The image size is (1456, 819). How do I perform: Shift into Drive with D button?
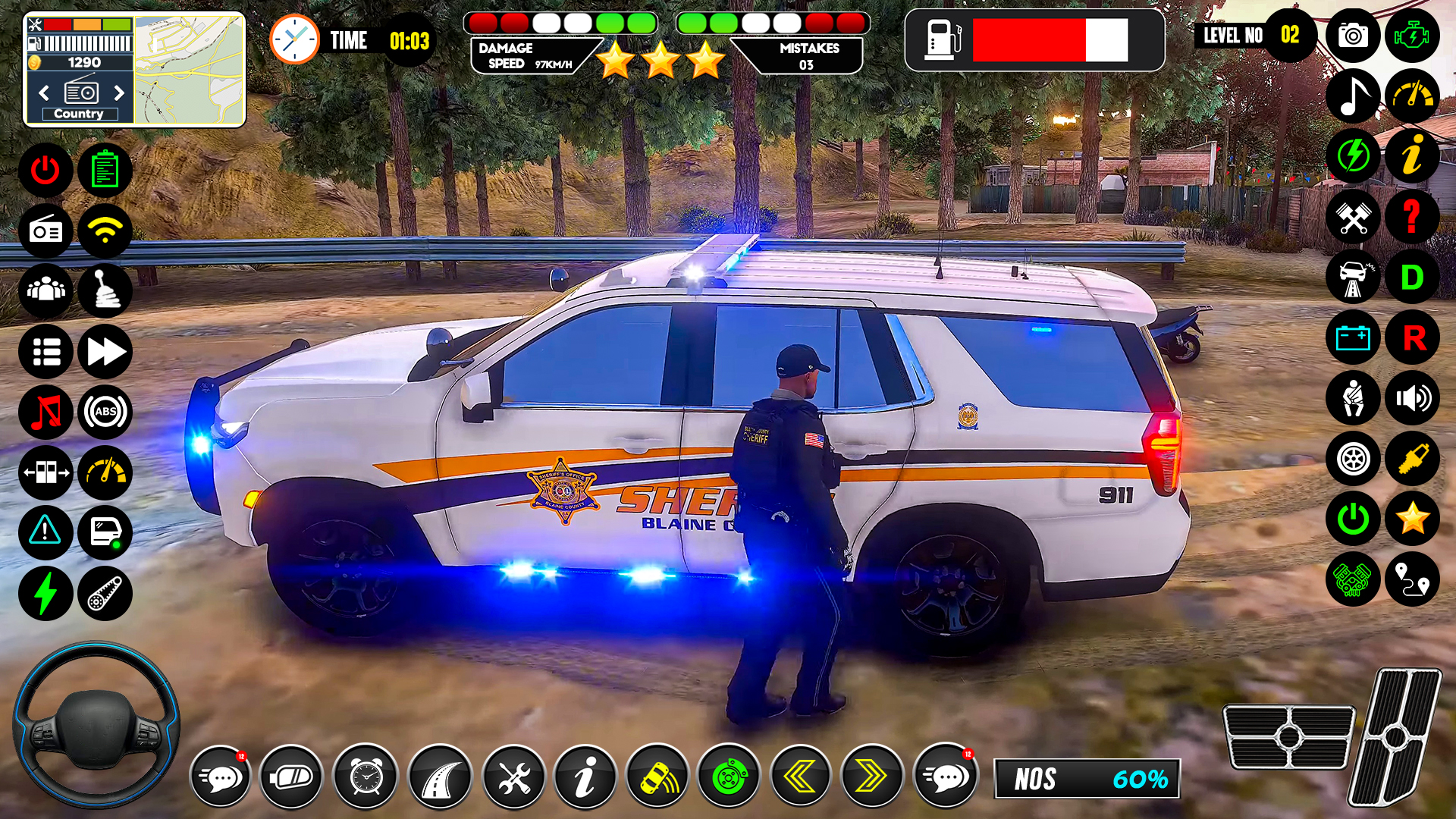1412,278
